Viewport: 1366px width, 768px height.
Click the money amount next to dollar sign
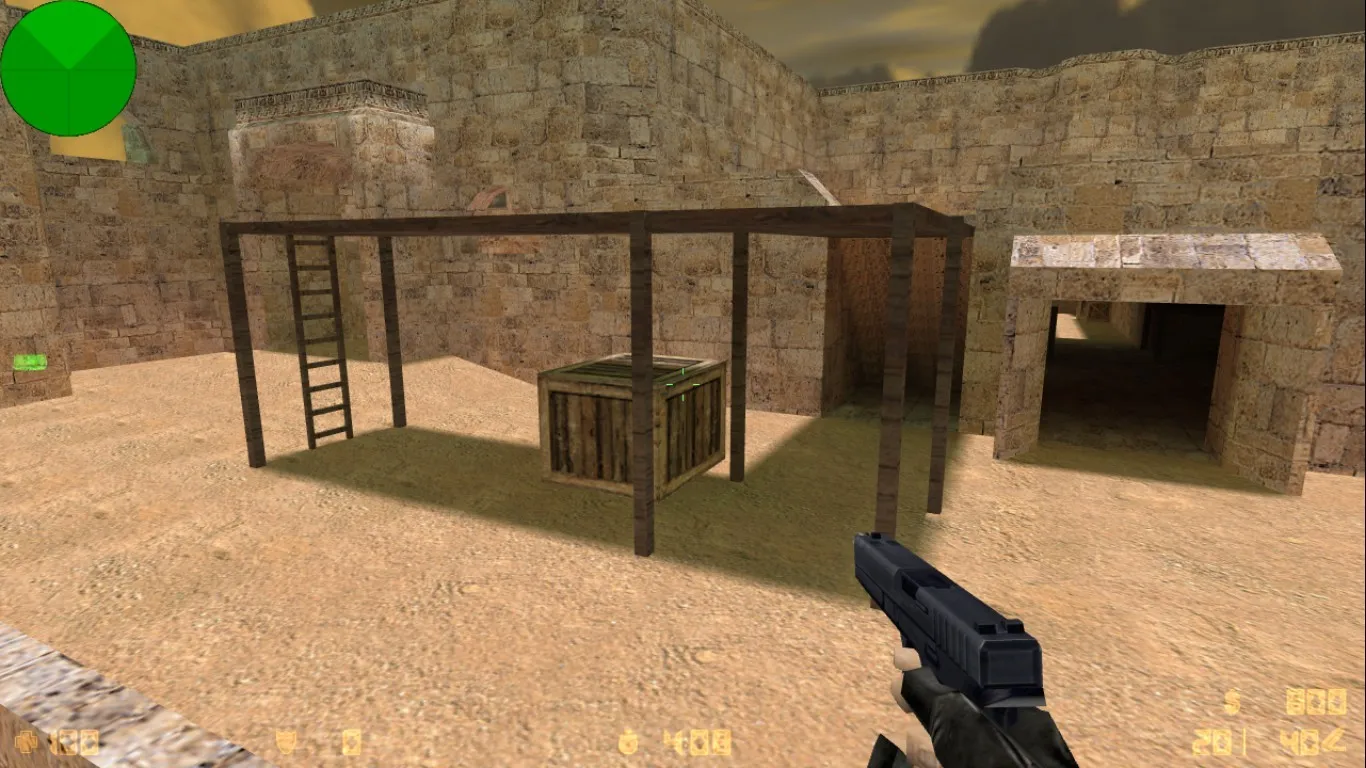[1316, 700]
